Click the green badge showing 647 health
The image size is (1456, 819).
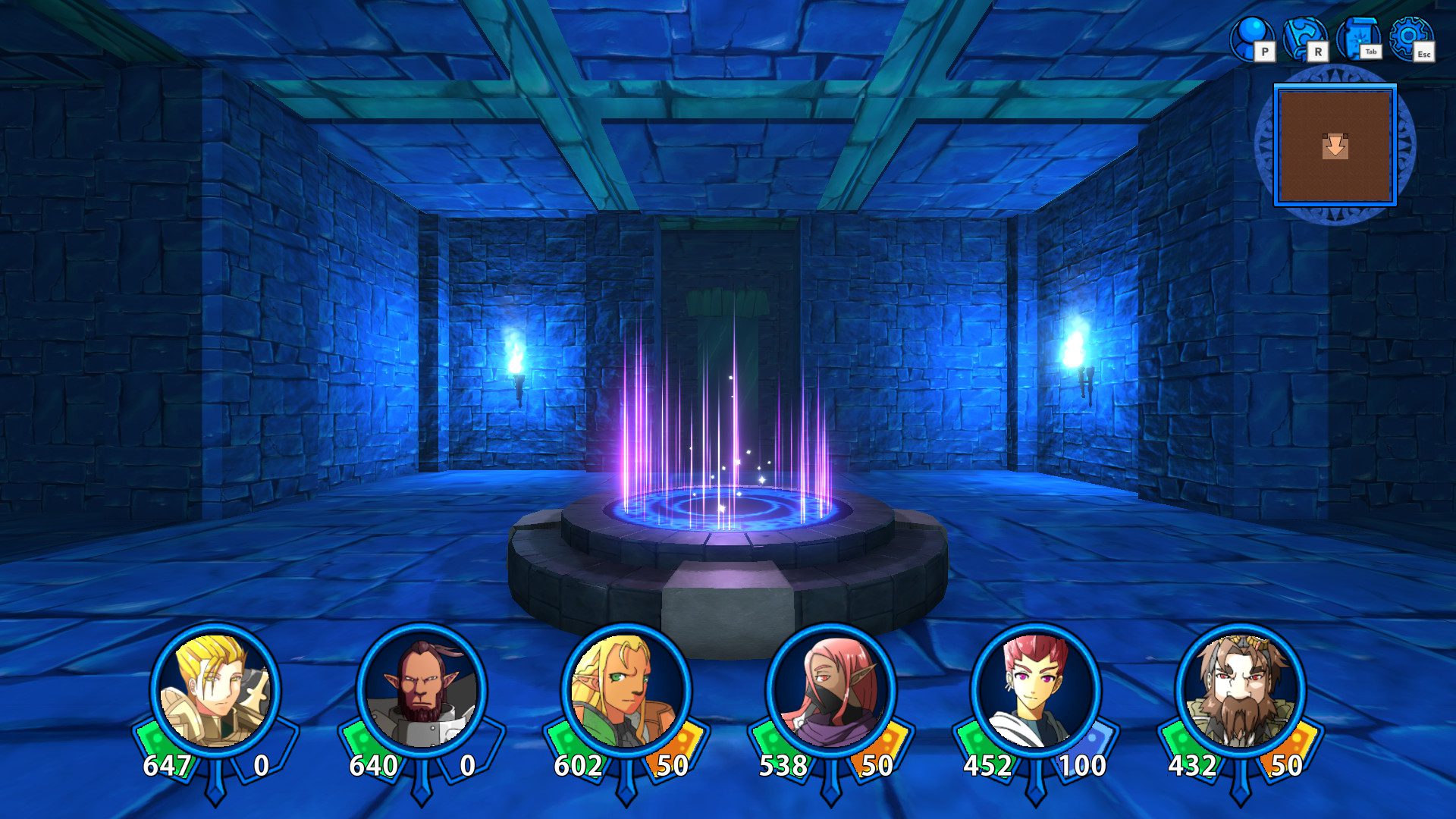(171, 766)
